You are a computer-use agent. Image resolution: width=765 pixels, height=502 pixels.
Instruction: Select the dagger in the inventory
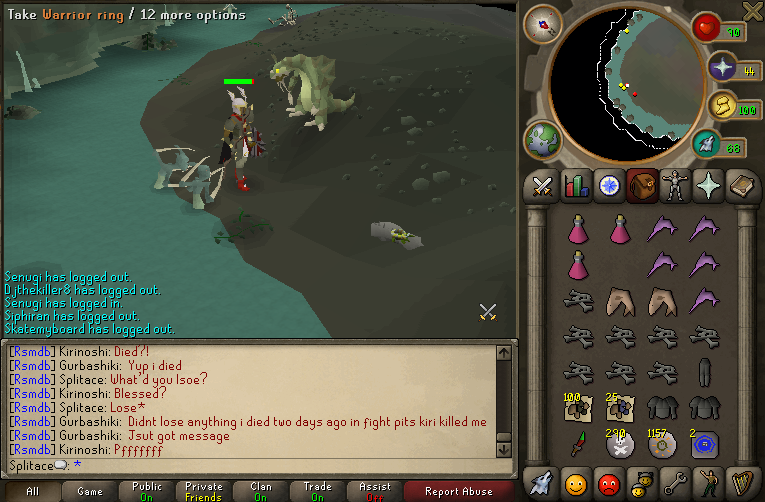click(577, 441)
